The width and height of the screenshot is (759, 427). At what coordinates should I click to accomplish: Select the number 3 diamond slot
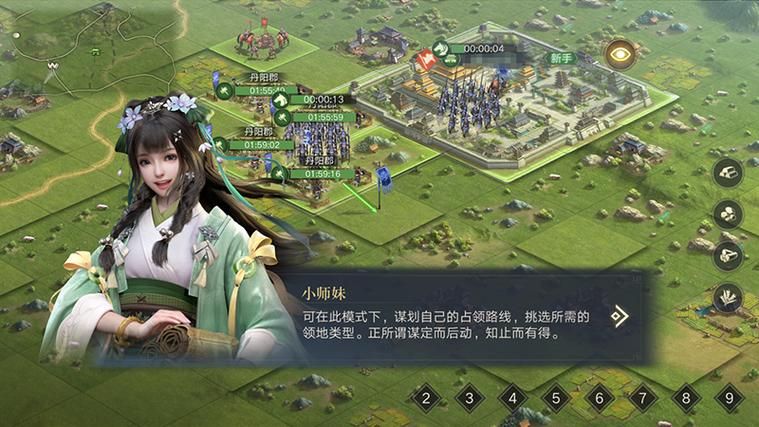[x=469, y=398]
